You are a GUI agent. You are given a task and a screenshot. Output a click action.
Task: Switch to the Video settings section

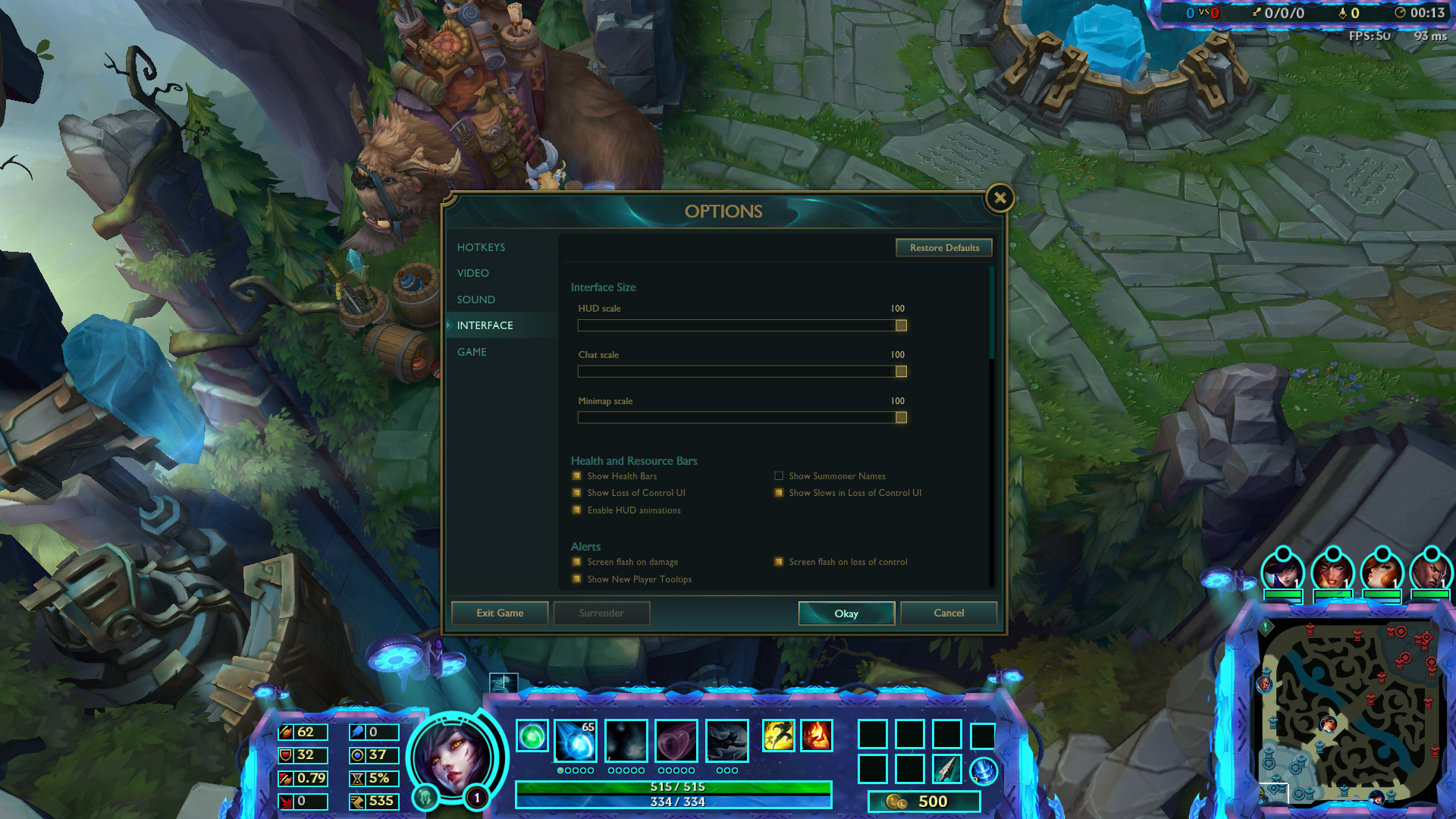472,273
